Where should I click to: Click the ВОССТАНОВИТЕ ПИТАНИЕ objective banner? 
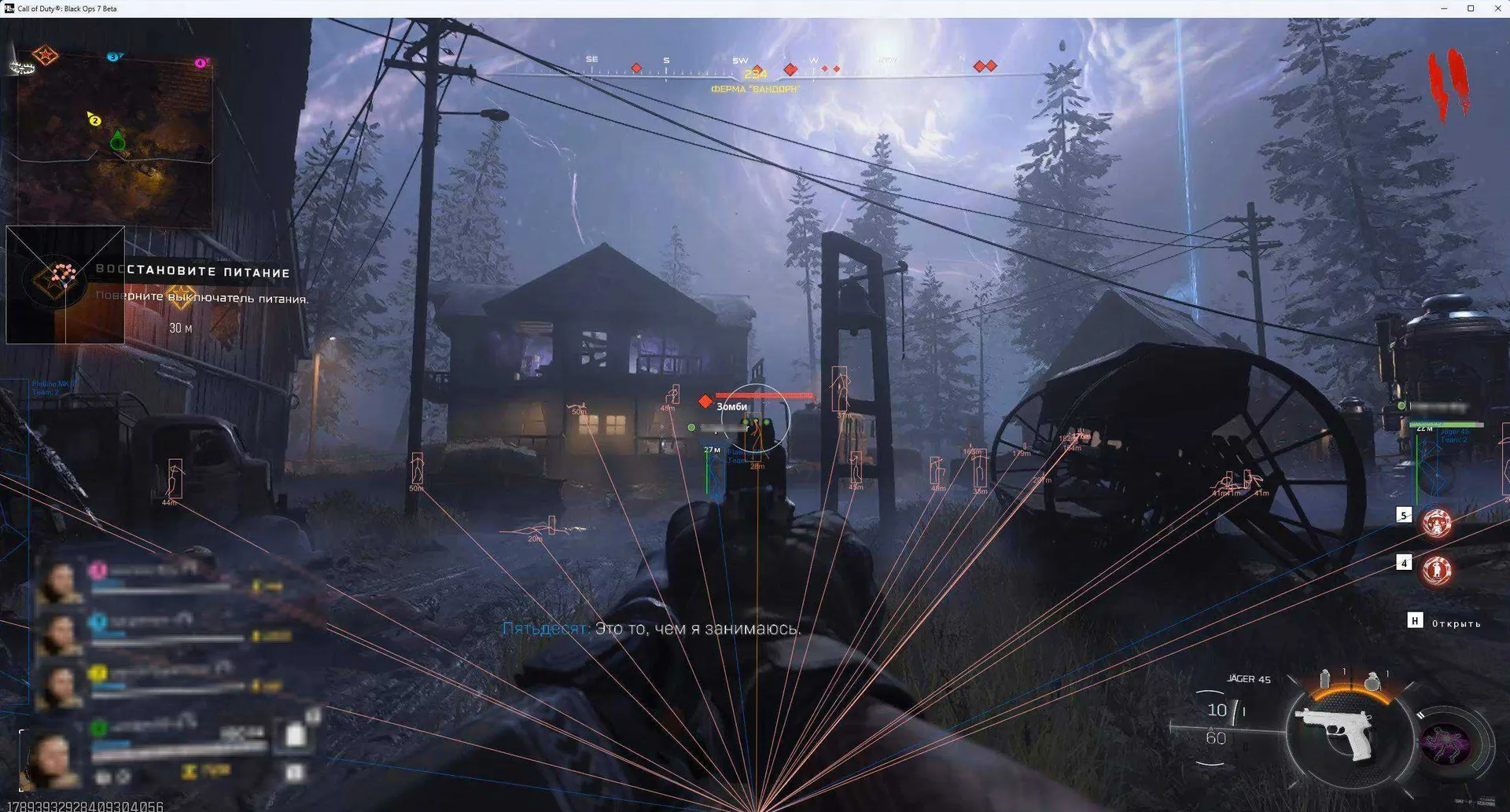(x=193, y=272)
